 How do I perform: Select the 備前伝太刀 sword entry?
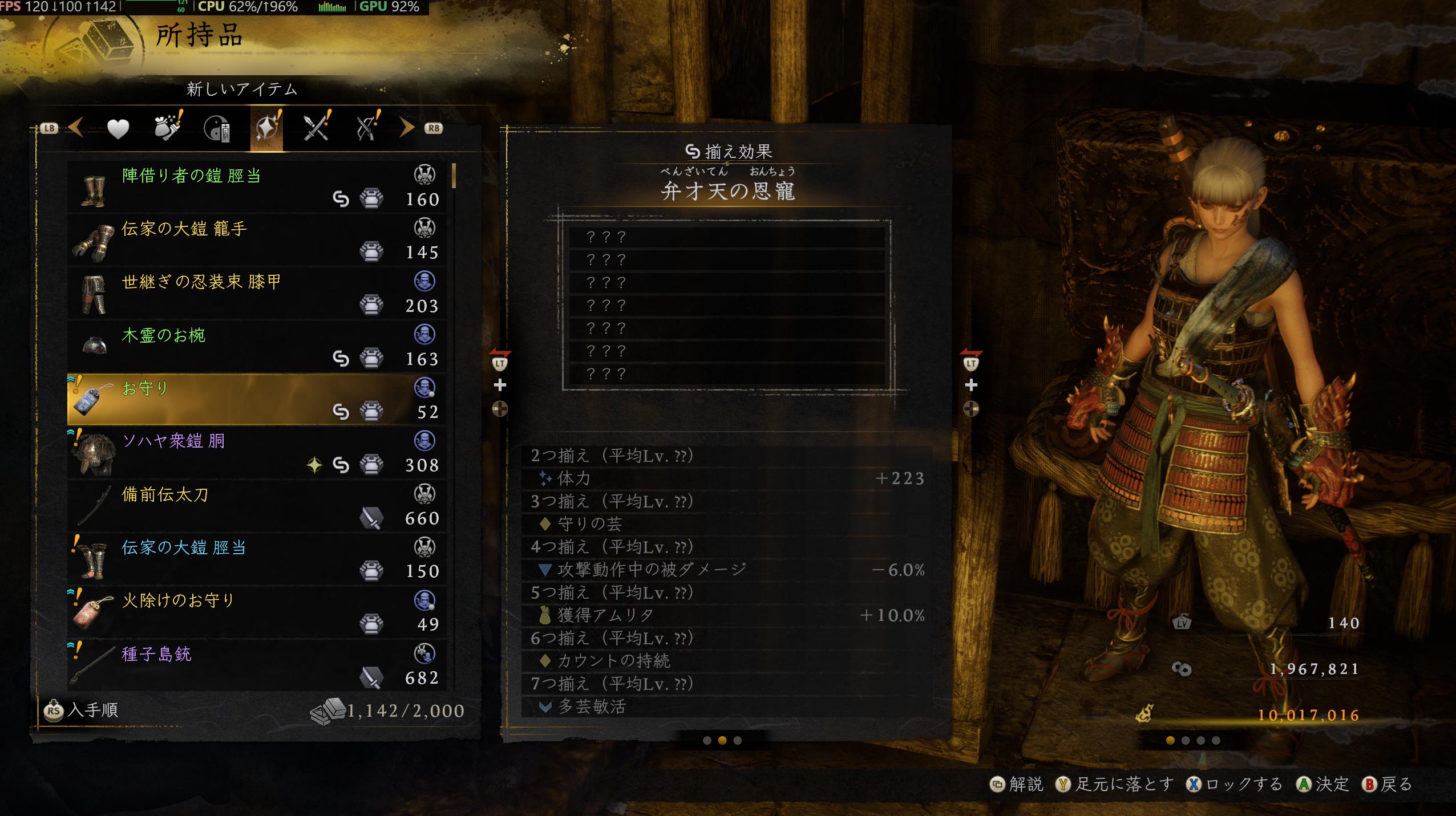(257, 505)
